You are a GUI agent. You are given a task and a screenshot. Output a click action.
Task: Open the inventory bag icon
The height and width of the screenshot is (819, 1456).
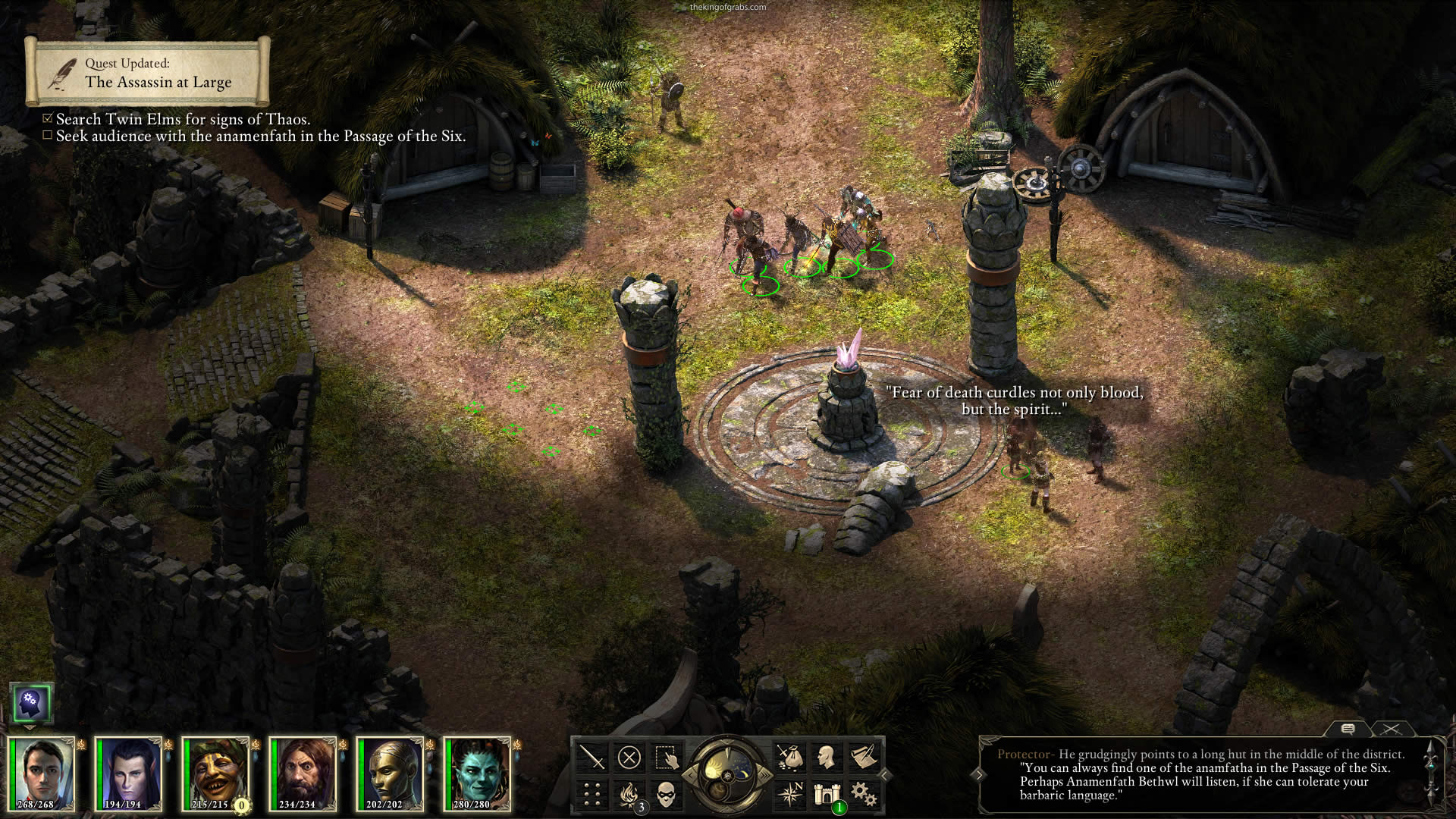789,757
